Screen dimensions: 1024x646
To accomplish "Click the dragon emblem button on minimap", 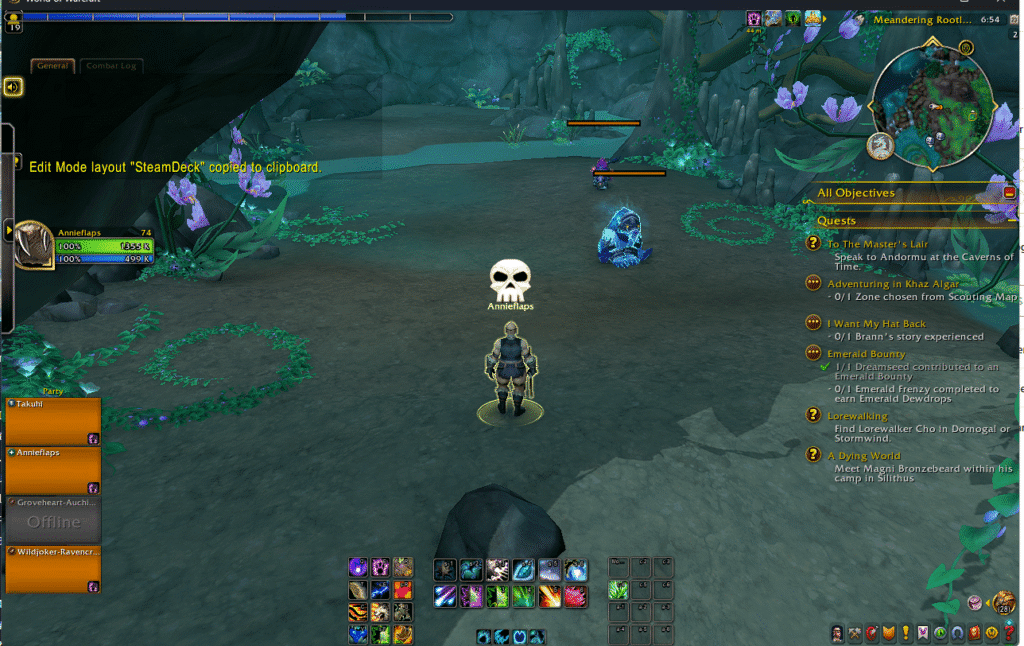I will tap(880, 146).
